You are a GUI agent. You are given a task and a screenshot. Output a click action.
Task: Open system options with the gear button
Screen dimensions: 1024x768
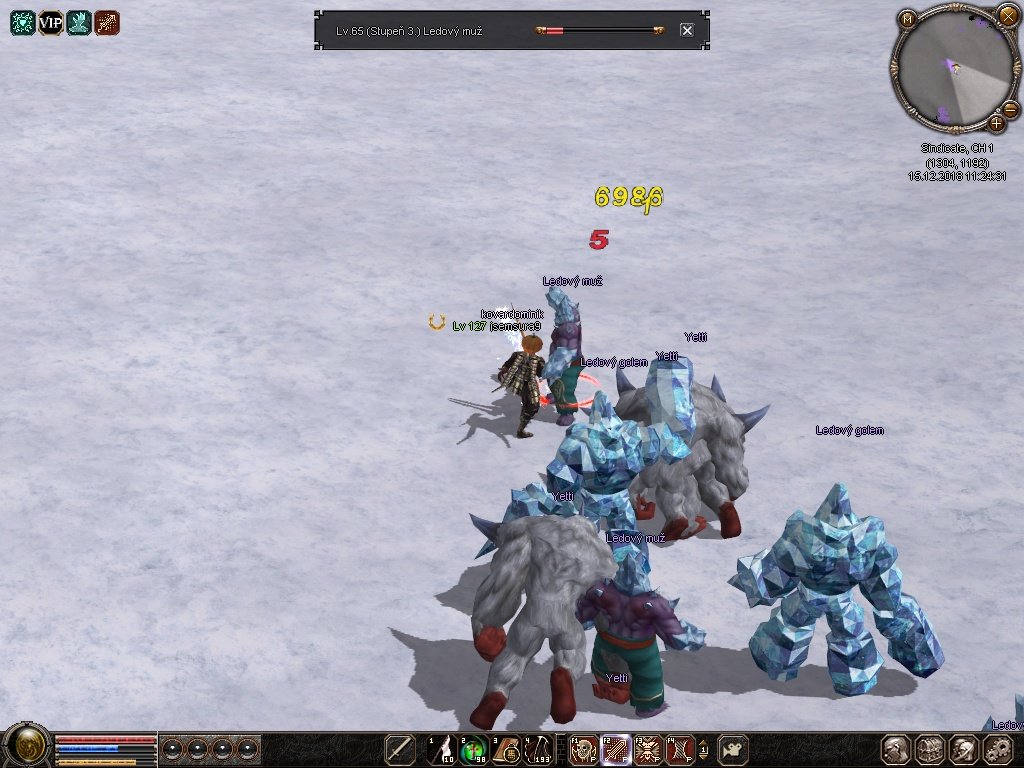998,749
